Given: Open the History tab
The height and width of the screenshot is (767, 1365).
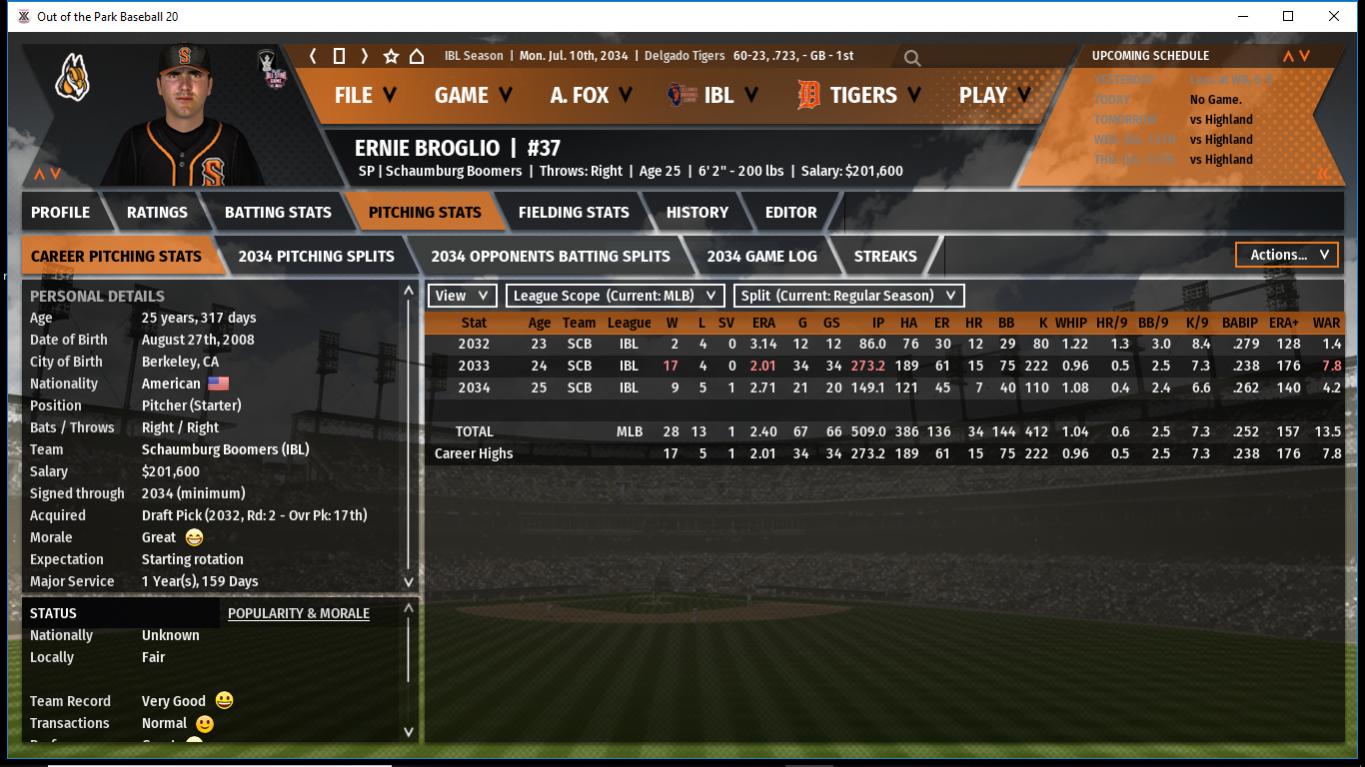Looking at the screenshot, I should [x=697, y=212].
